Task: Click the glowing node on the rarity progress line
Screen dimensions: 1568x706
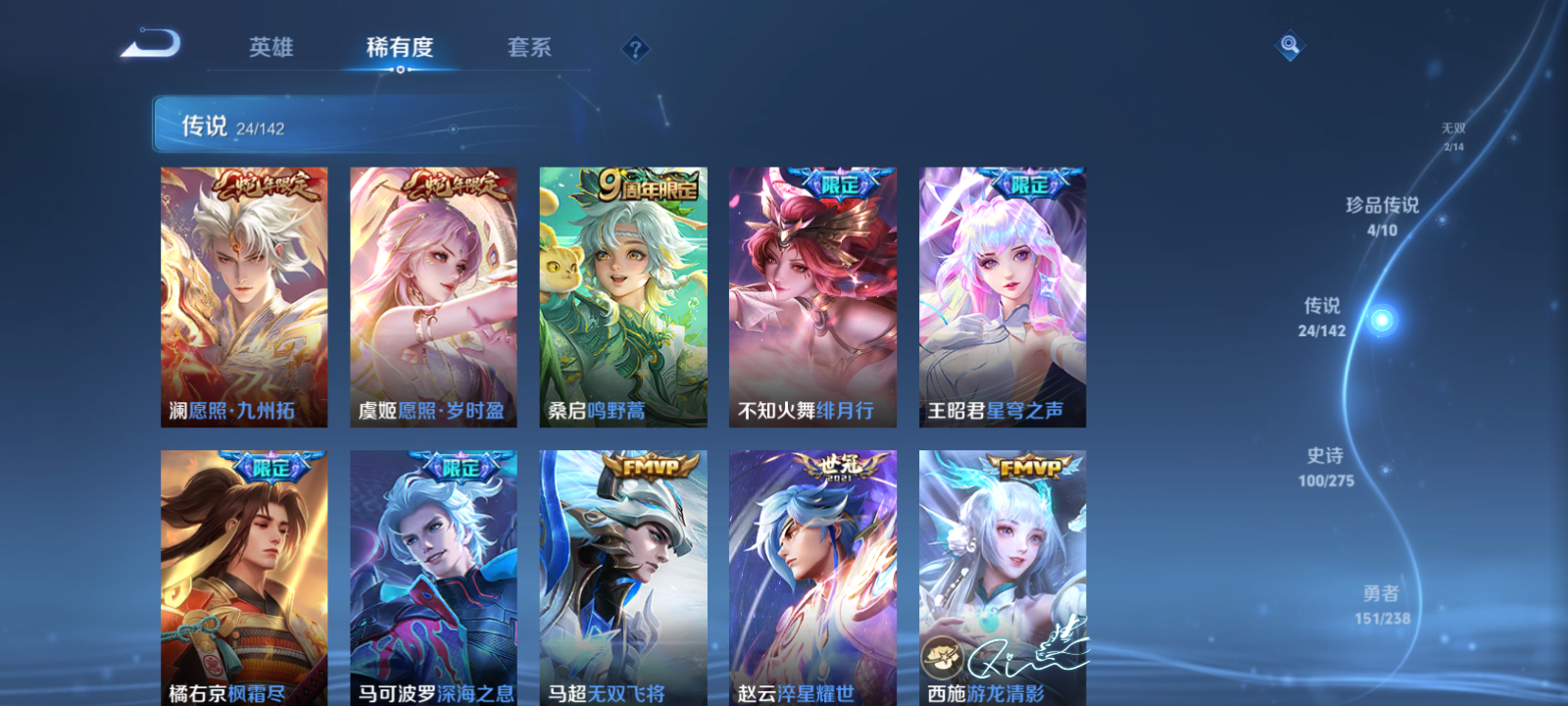Action: click(x=1383, y=319)
